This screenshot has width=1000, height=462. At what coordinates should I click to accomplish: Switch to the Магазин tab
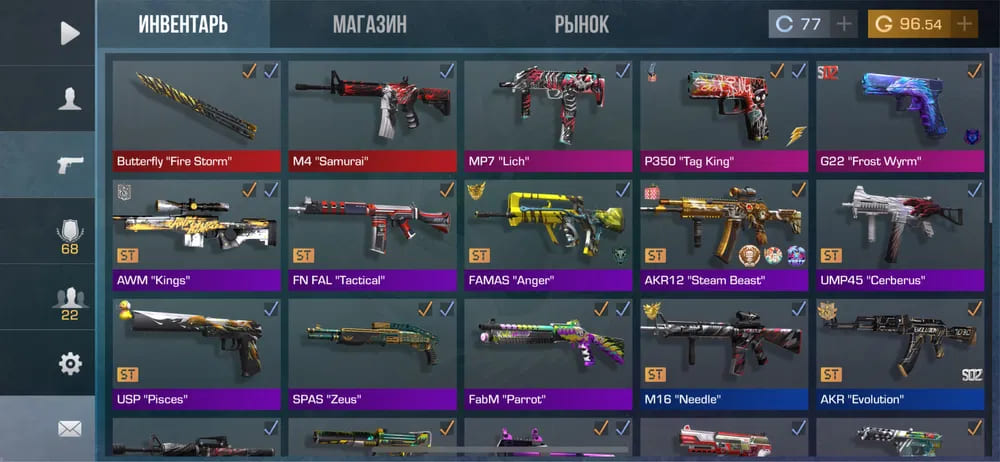pyautogui.click(x=369, y=24)
